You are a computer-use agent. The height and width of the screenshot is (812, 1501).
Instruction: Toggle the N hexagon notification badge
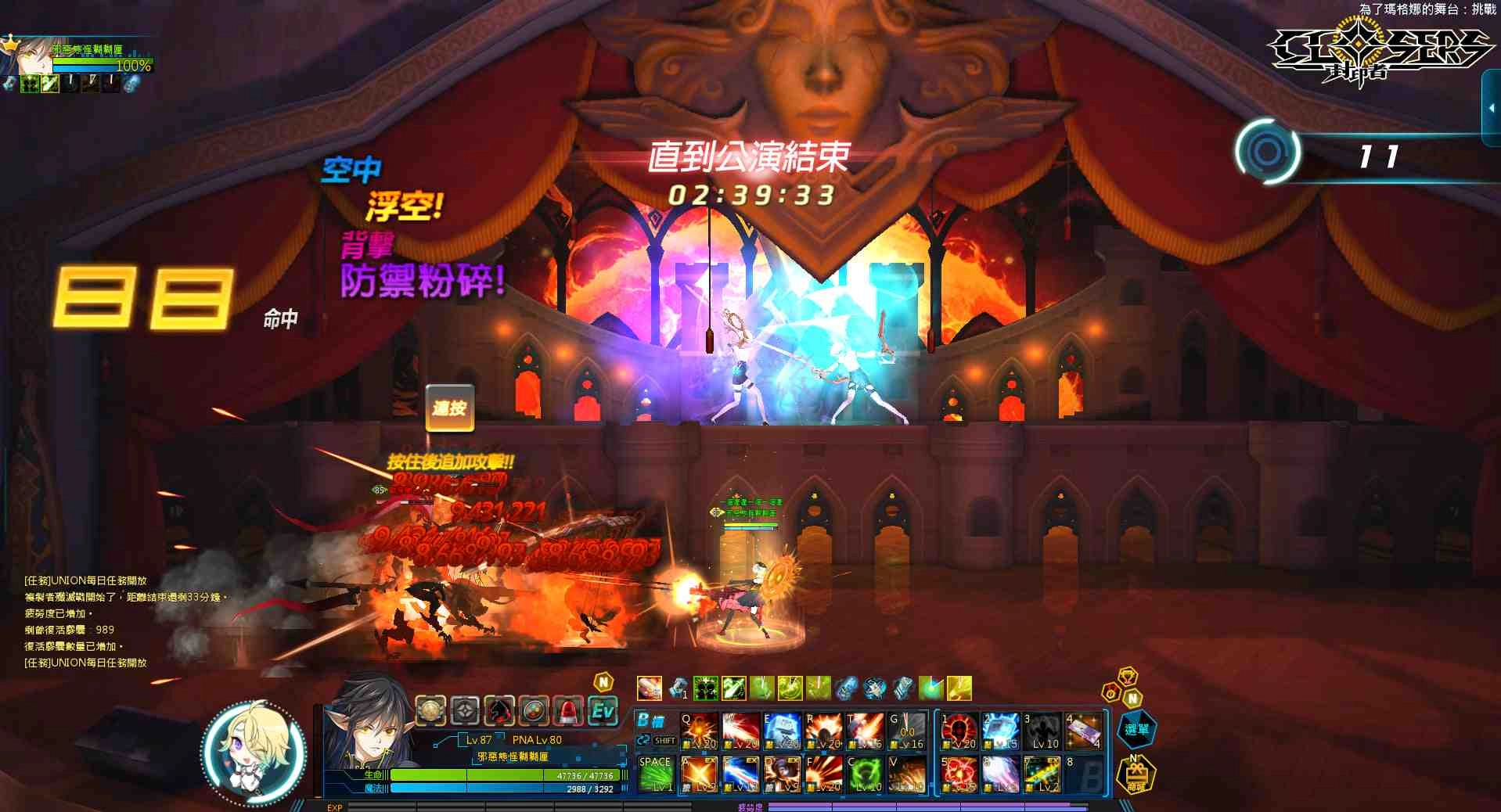[1132, 699]
